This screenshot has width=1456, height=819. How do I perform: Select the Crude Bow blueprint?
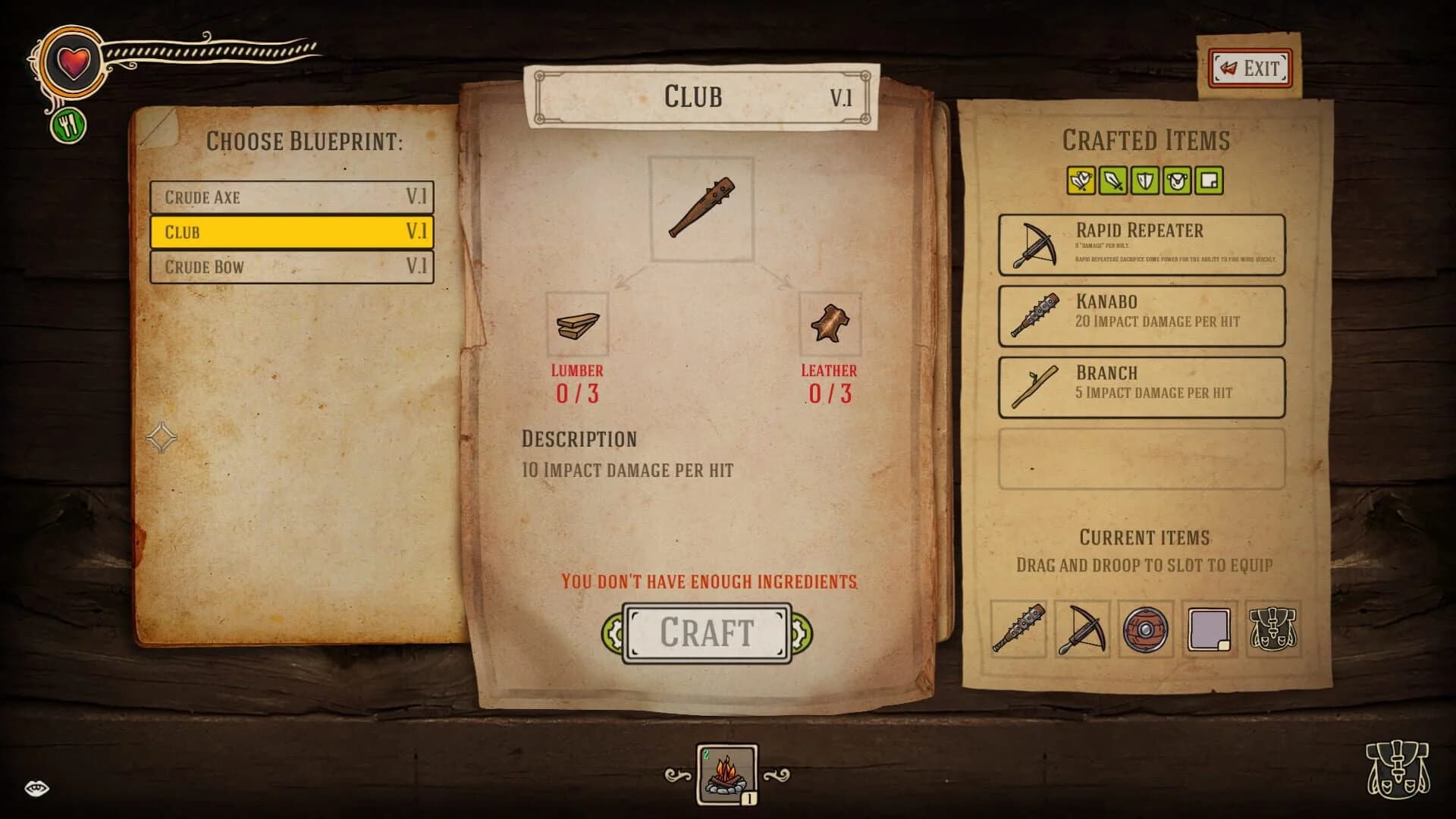click(x=292, y=267)
